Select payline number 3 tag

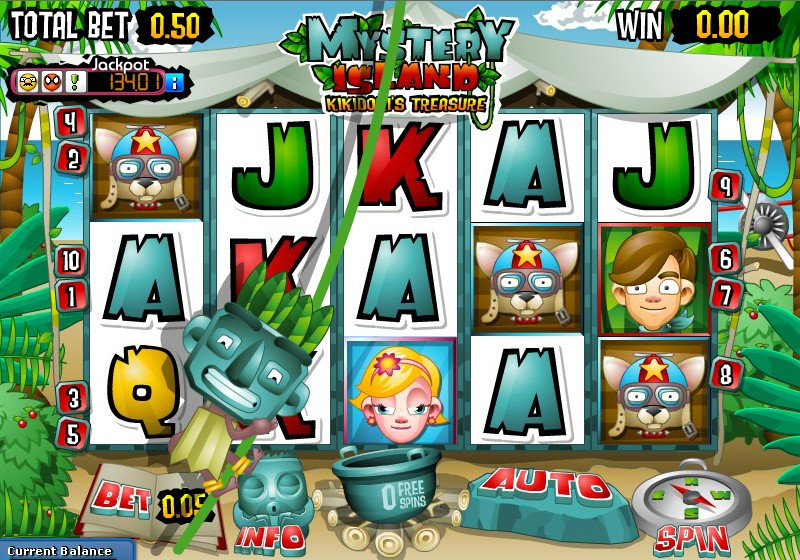click(x=70, y=397)
